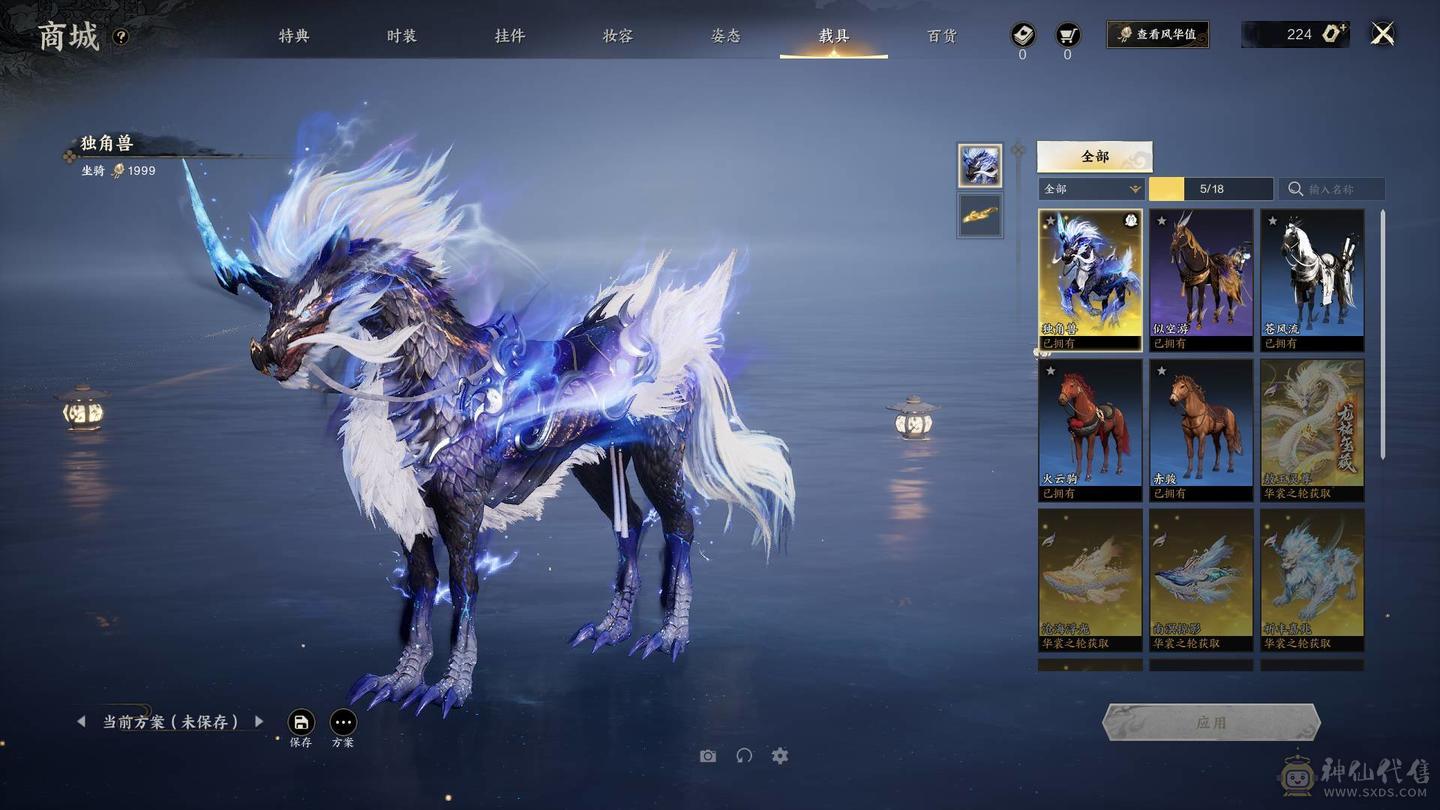The height and width of the screenshot is (810, 1440).
Task: Select the 挂件 tab
Action: 510,36
